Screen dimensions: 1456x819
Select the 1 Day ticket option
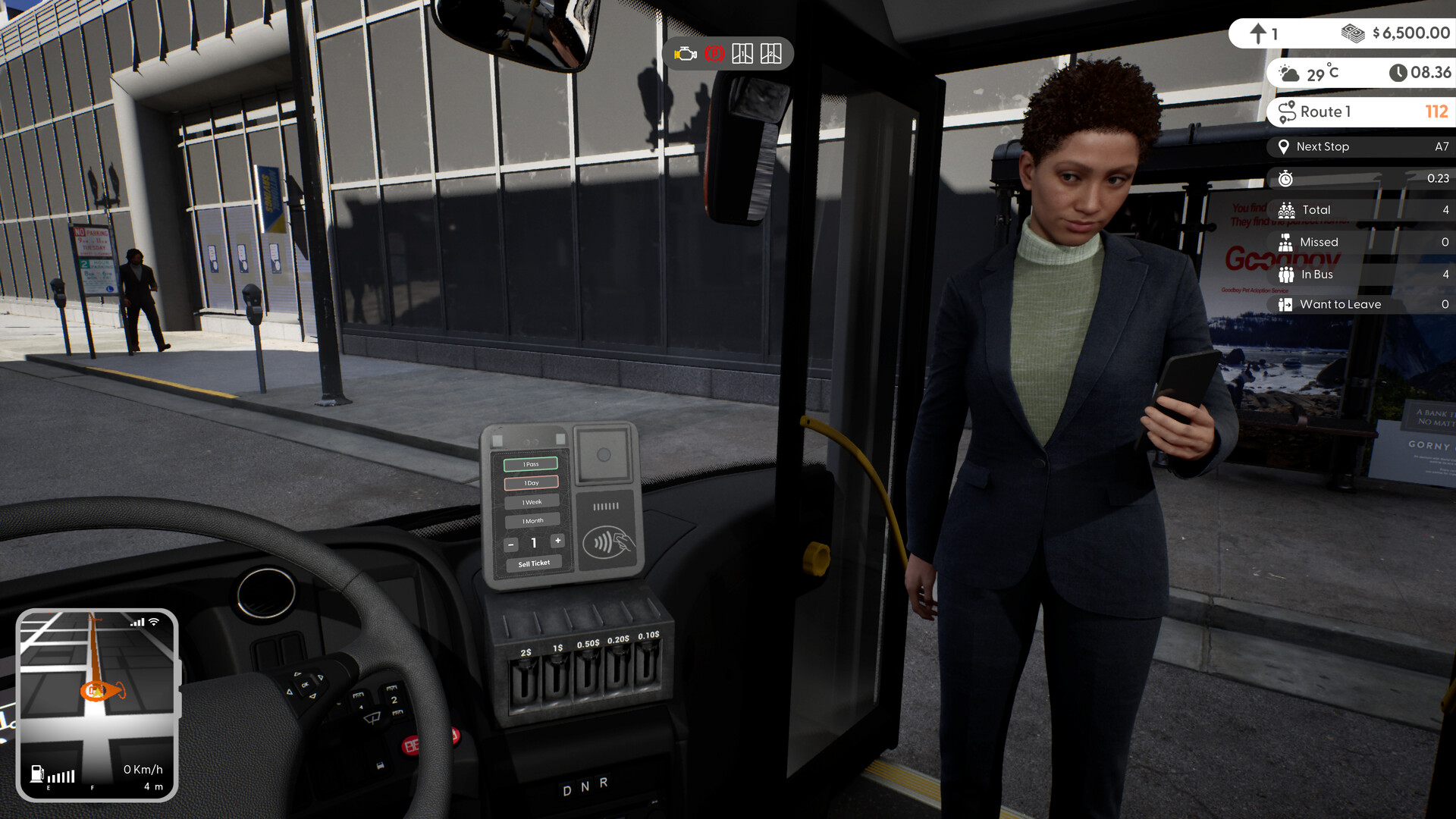coord(530,482)
